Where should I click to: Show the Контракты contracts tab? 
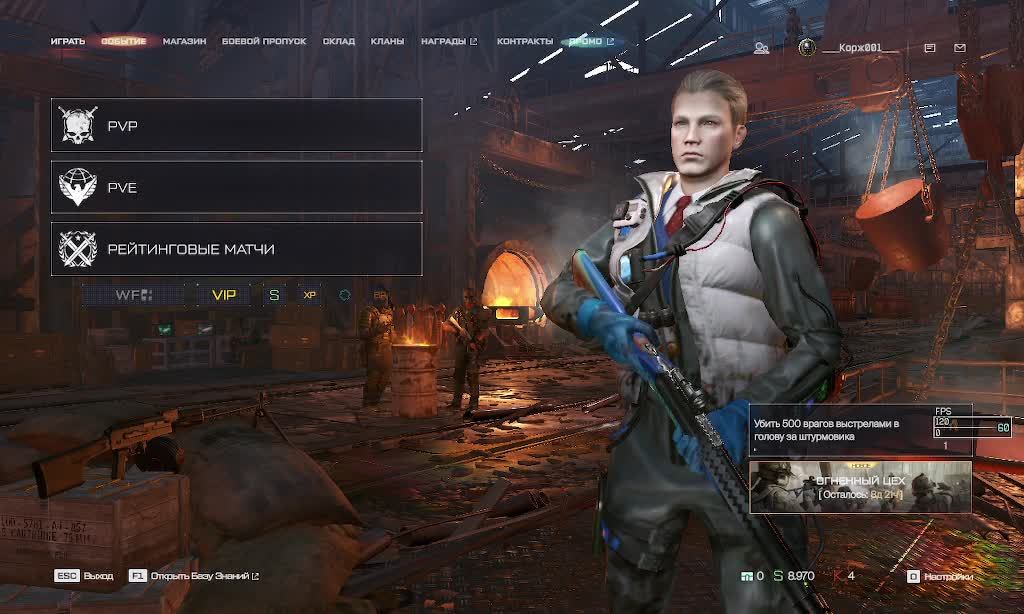pyautogui.click(x=525, y=41)
